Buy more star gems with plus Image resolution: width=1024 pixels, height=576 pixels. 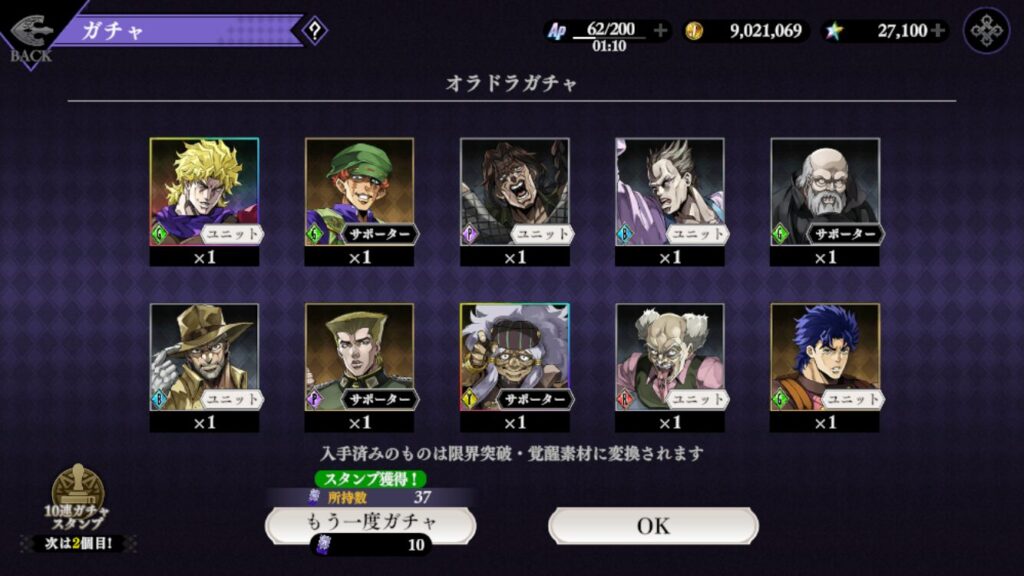click(x=938, y=31)
